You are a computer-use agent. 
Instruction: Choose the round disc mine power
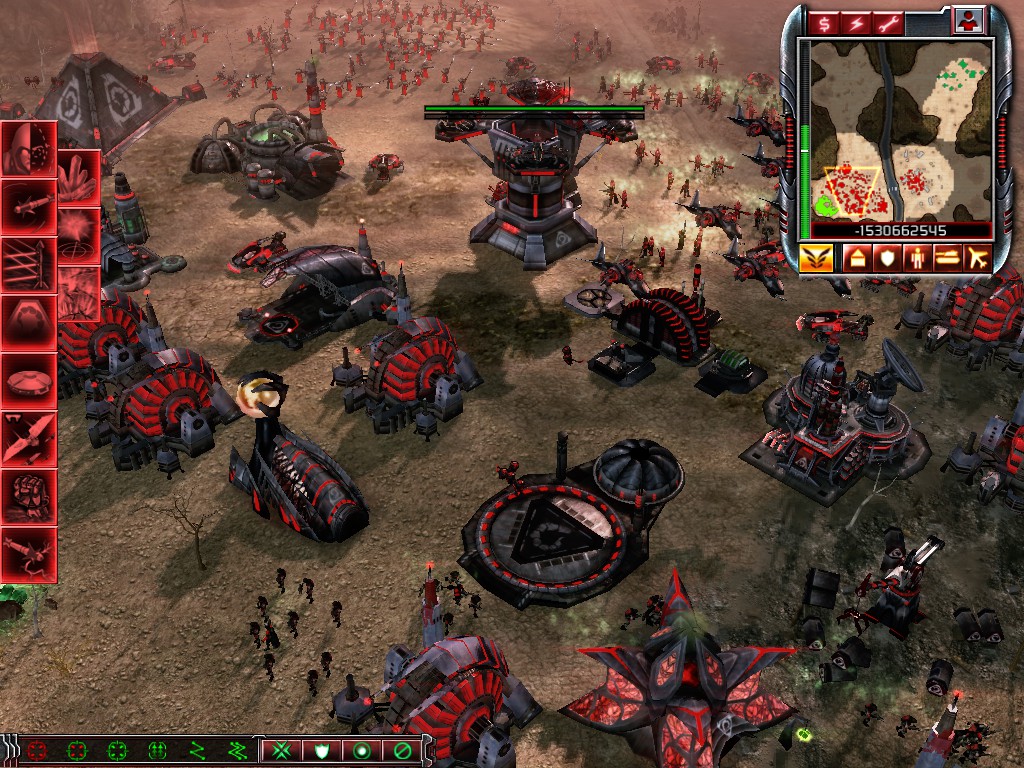28,380
